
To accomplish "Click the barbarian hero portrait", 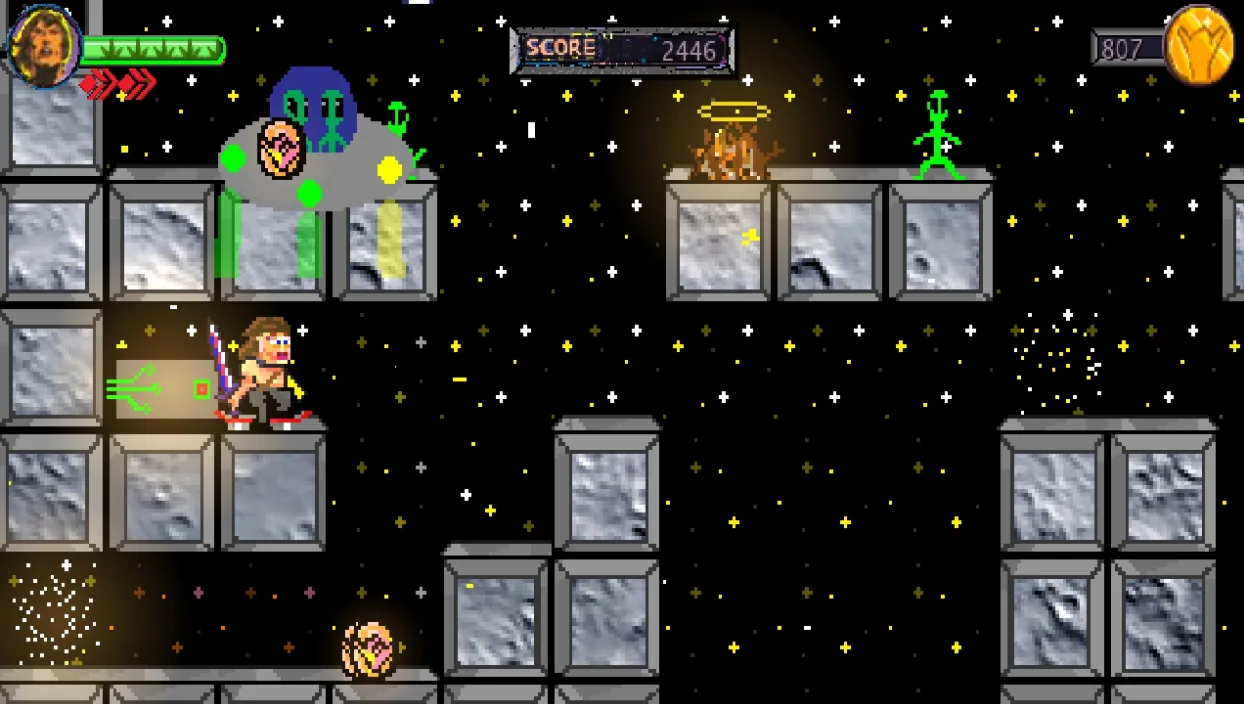I will point(45,45).
